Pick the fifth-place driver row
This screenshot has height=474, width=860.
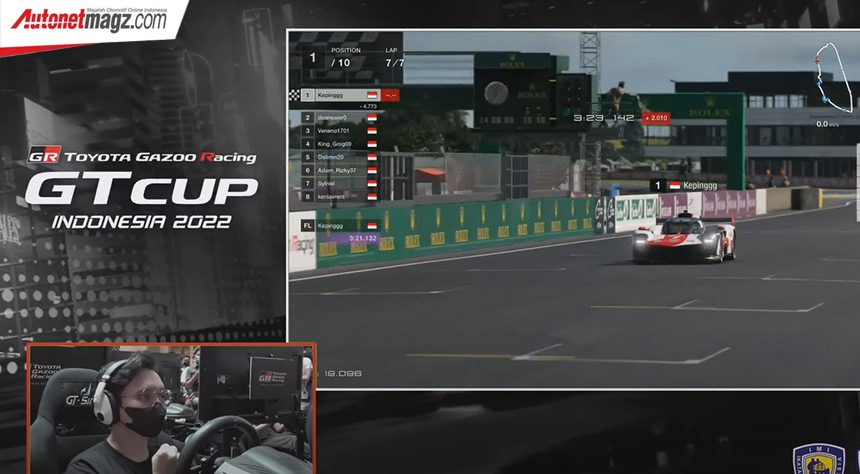click(x=340, y=156)
